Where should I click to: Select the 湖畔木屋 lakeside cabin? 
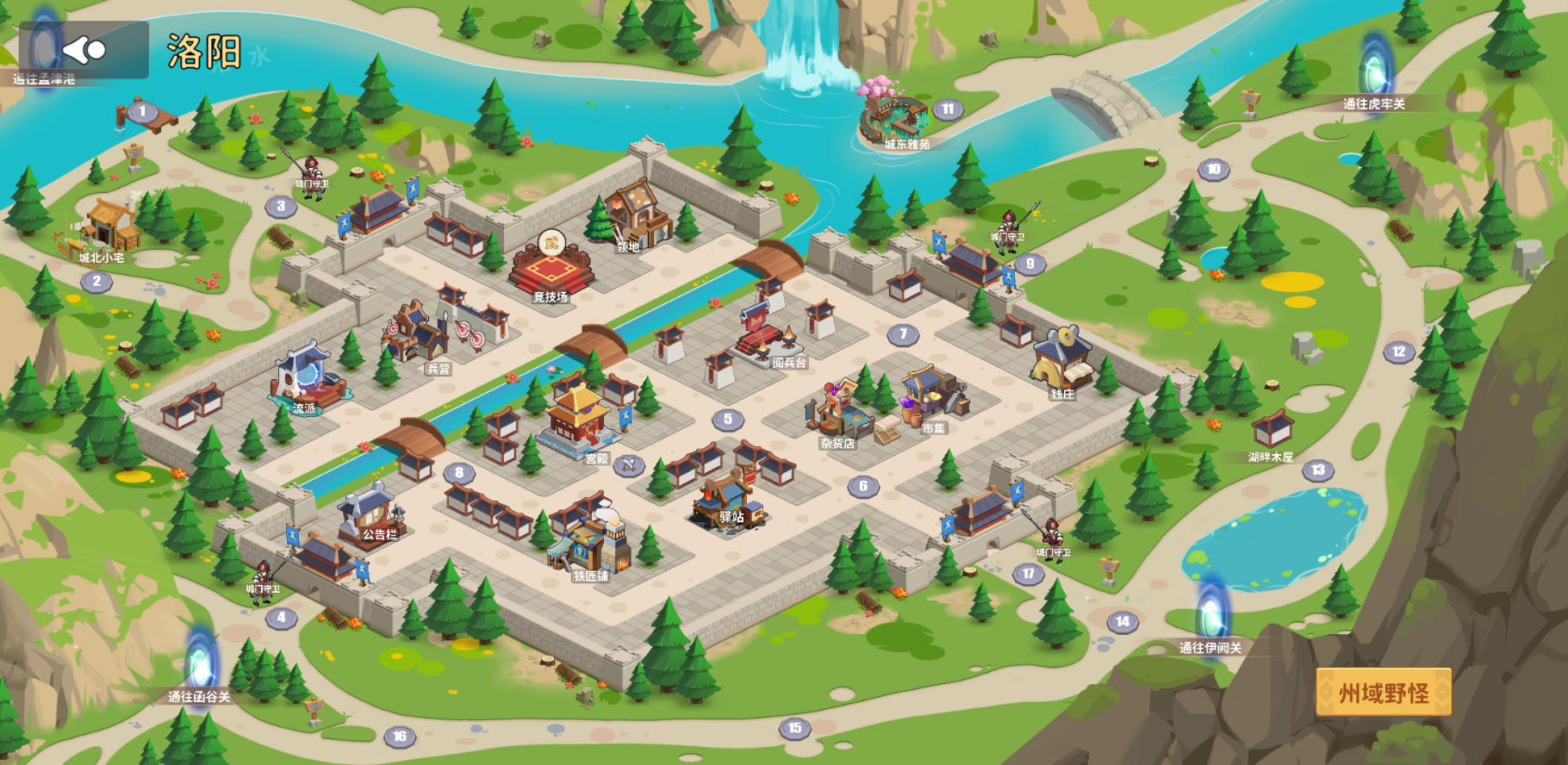[x=1272, y=431]
